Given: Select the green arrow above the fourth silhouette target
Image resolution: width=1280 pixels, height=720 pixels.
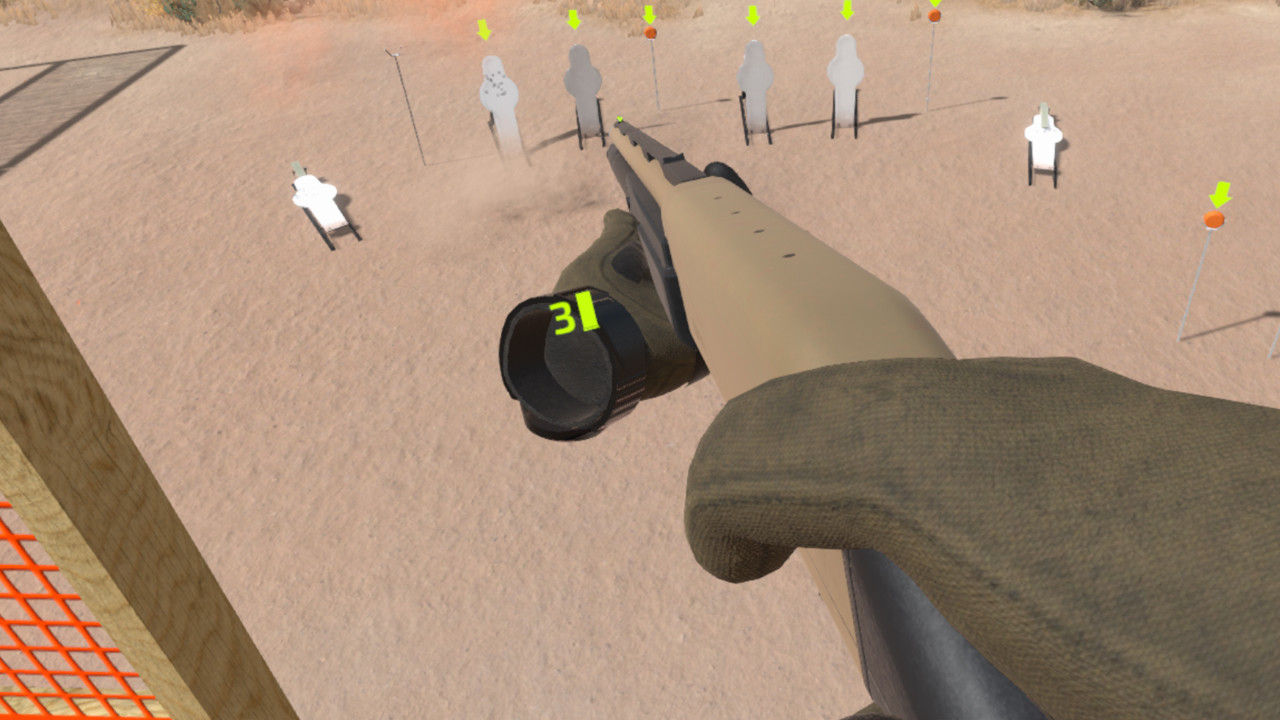Looking at the screenshot, I should (x=845, y=13).
